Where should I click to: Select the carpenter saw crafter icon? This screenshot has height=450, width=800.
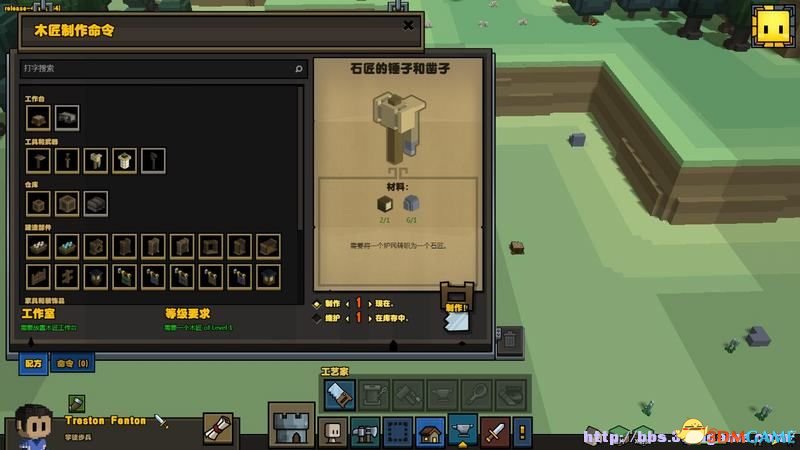[x=337, y=396]
